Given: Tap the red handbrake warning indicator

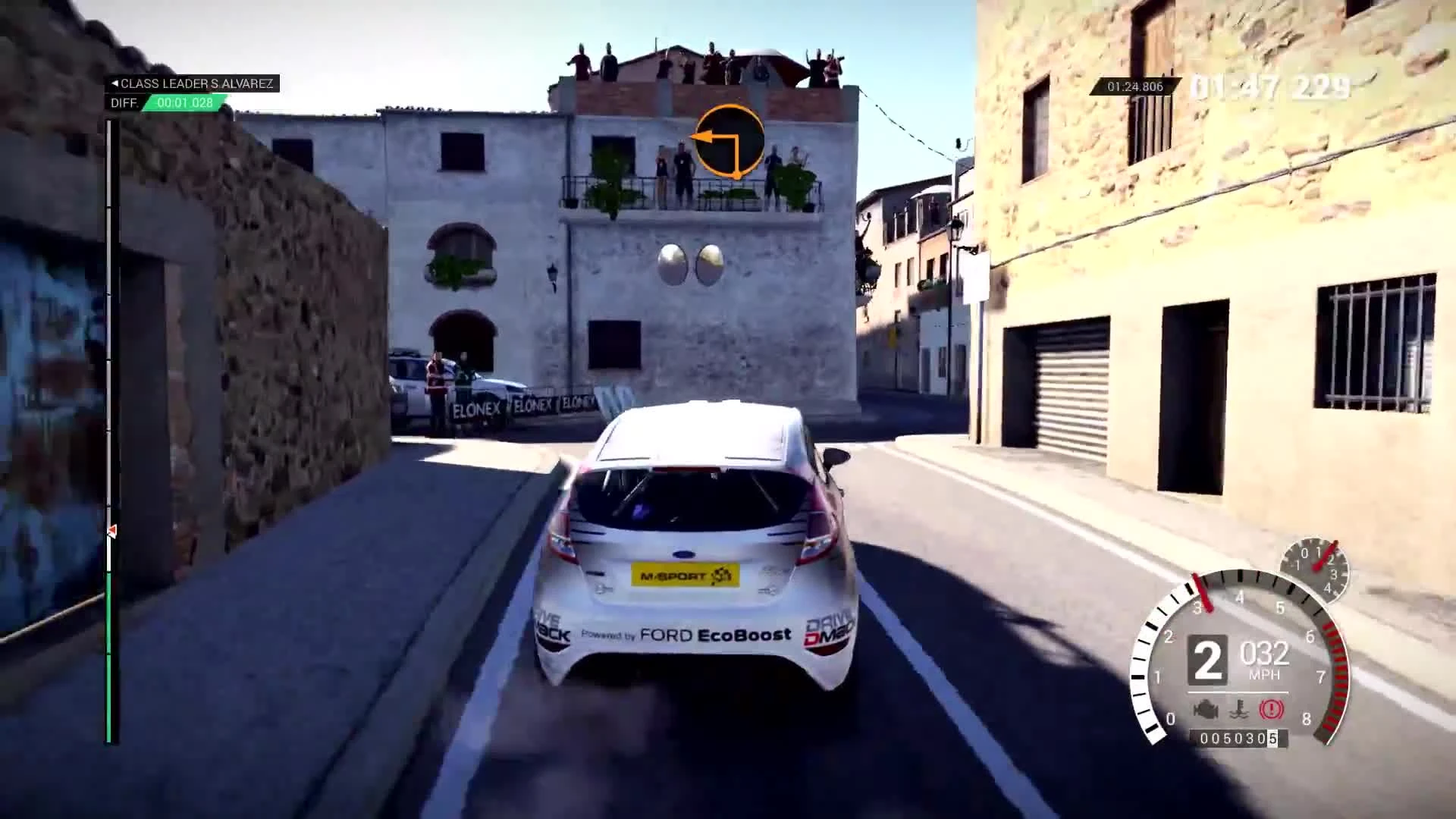Looking at the screenshot, I should point(1271,709).
